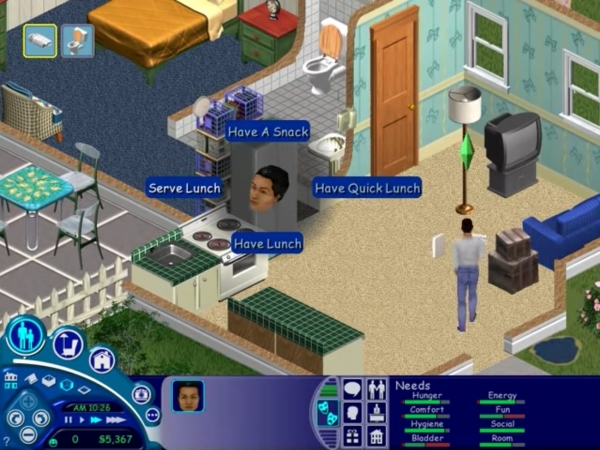Choose Have Lunch from the pie menu

coord(267,242)
